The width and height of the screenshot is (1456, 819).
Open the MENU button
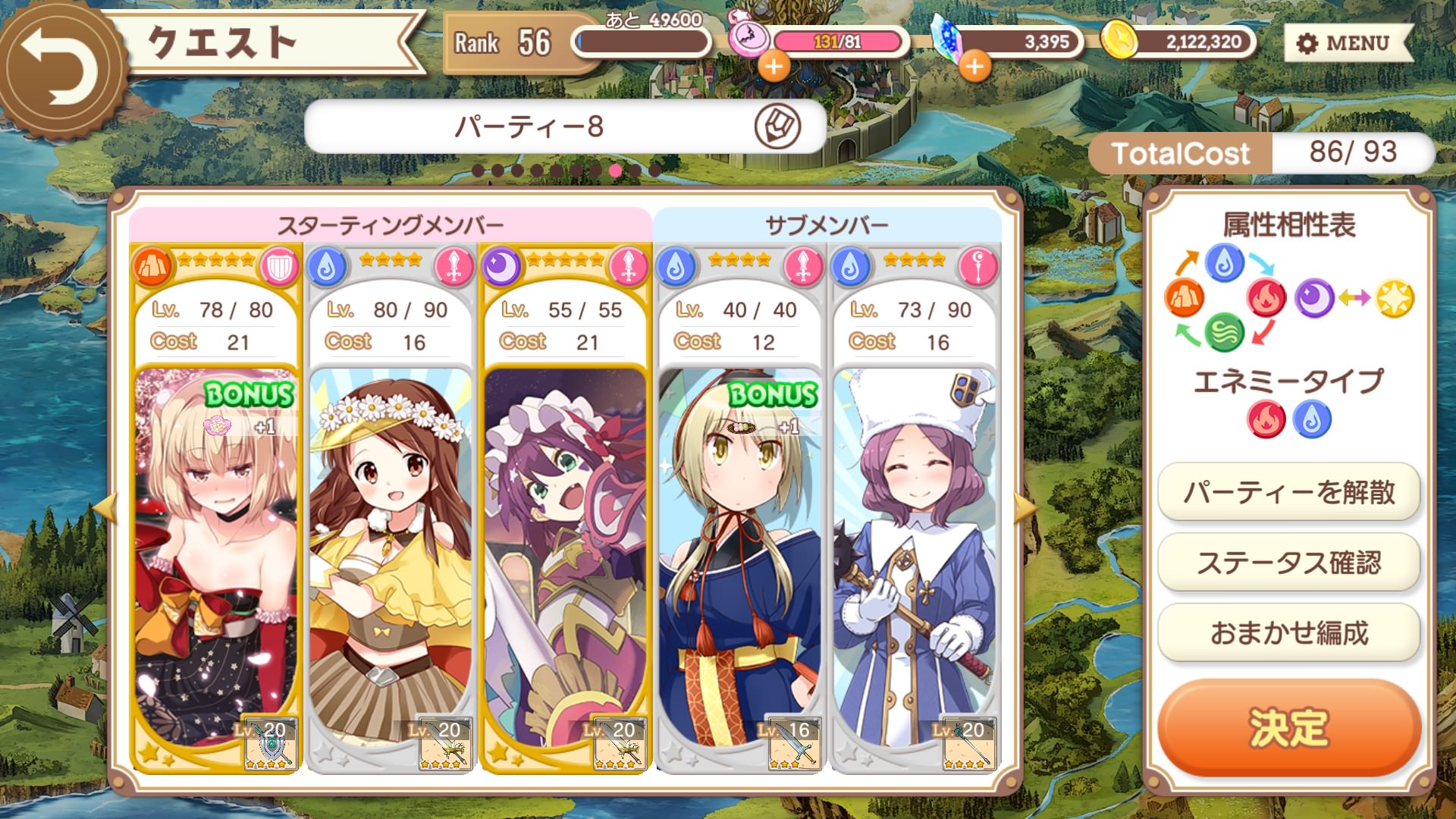click(x=1348, y=43)
